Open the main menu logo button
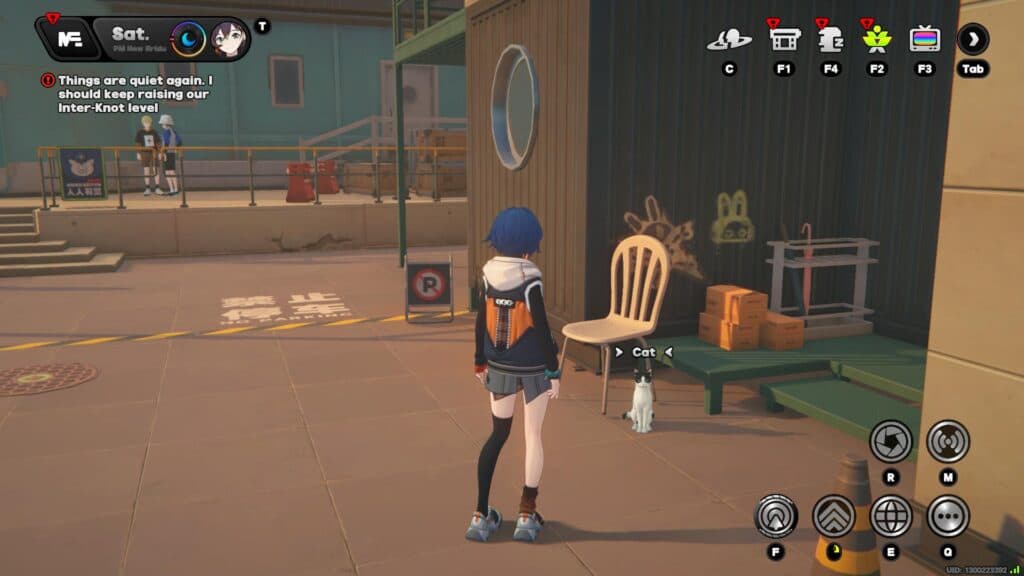Screen dimensions: 1024x576 [x=69, y=39]
